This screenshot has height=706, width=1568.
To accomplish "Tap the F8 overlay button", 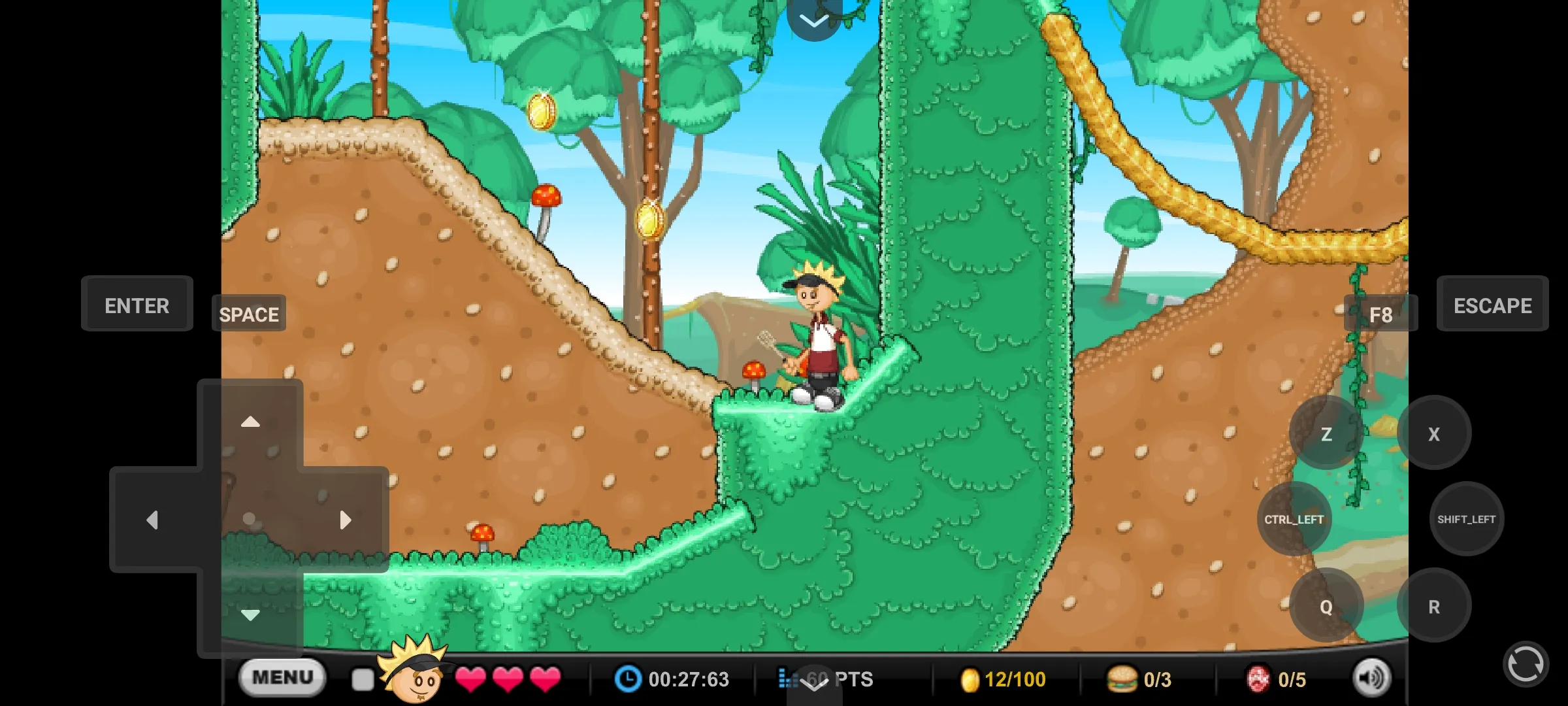I will [x=1380, y=314].
